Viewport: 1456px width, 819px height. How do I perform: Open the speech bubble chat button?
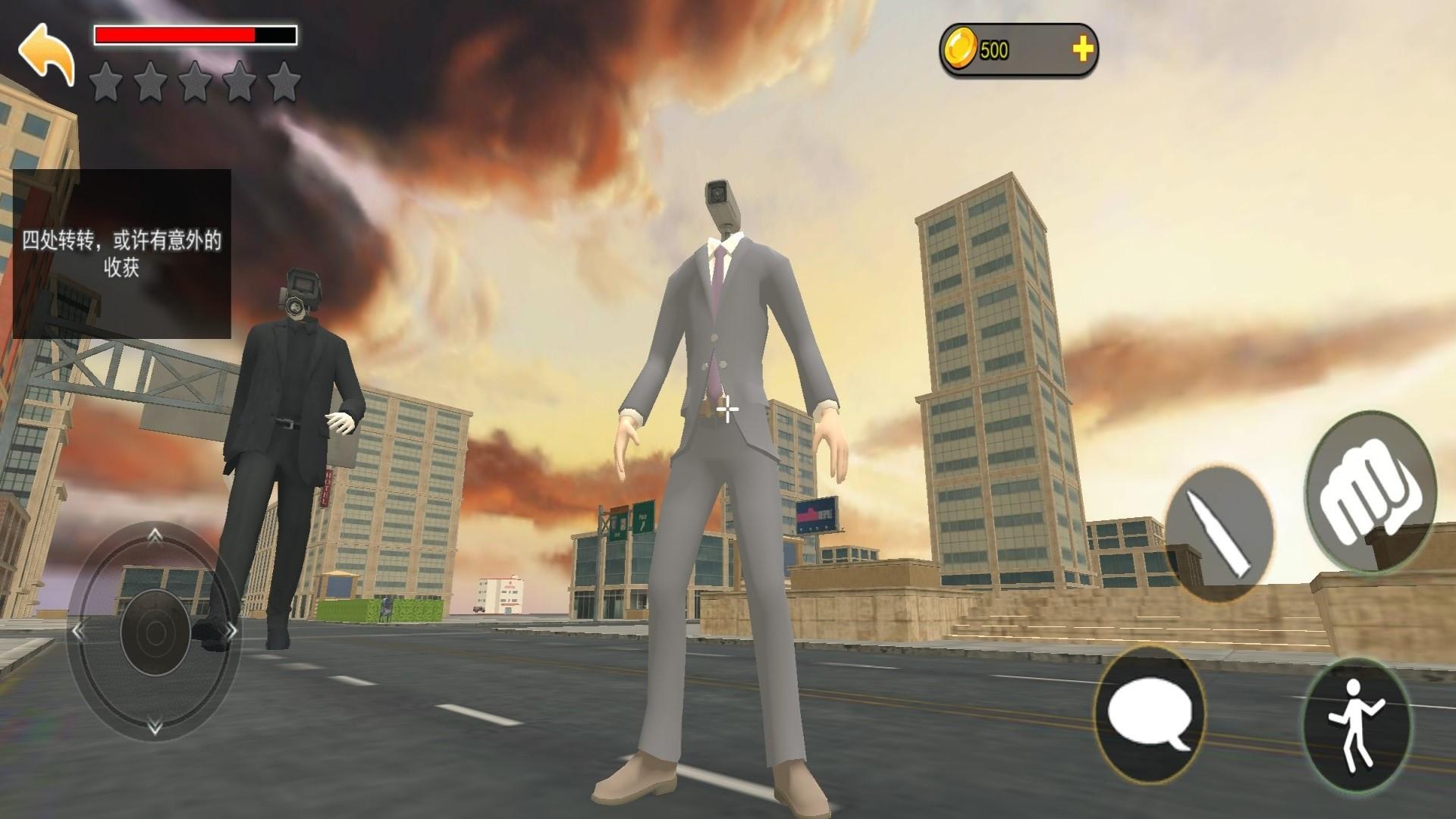[x=1150, y=714]
